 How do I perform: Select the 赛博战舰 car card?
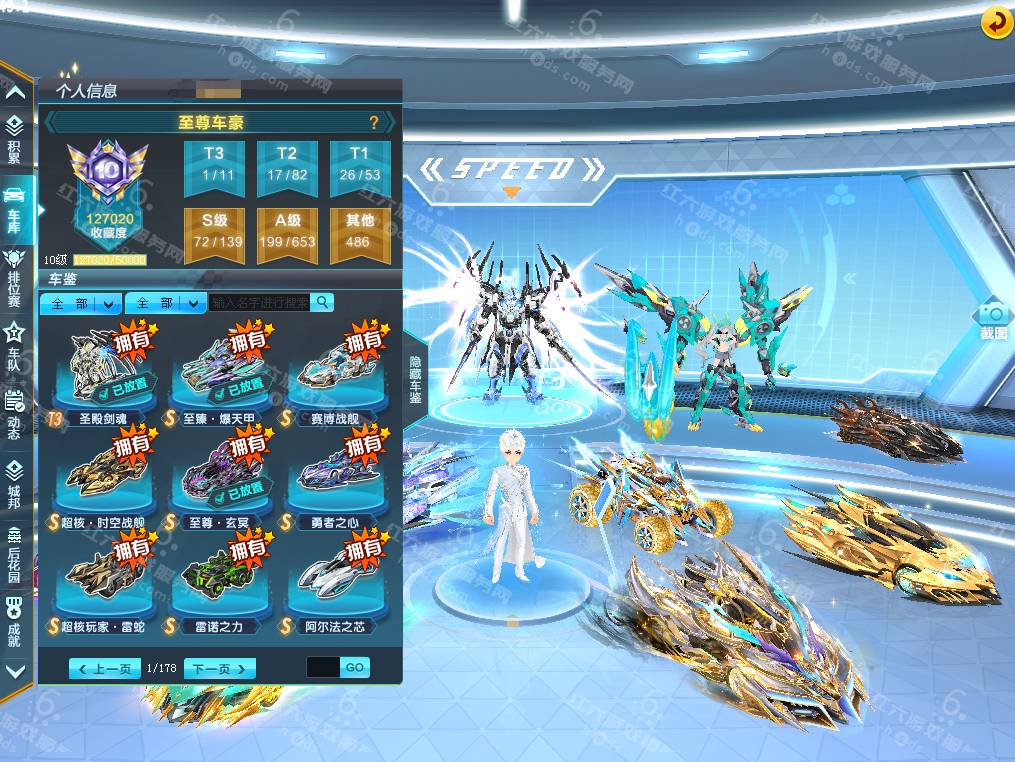click(x=337, y=372)
